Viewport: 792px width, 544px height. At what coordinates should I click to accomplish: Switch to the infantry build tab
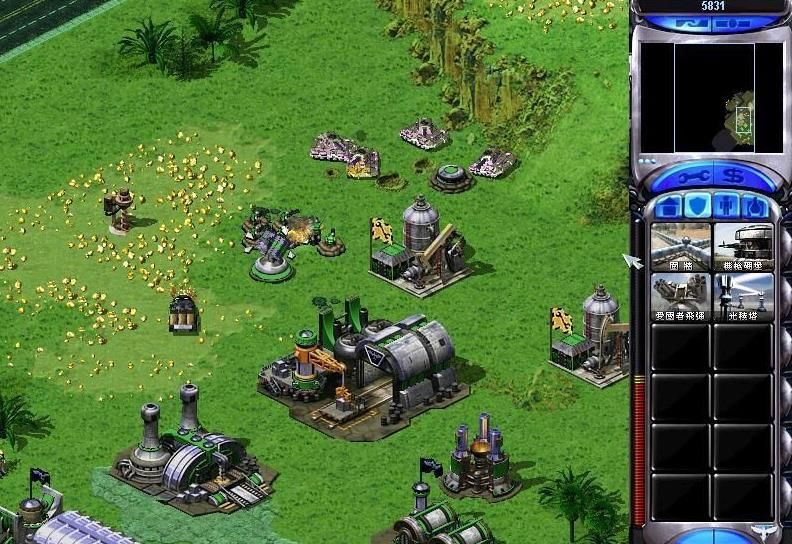[x=727, y=207]
